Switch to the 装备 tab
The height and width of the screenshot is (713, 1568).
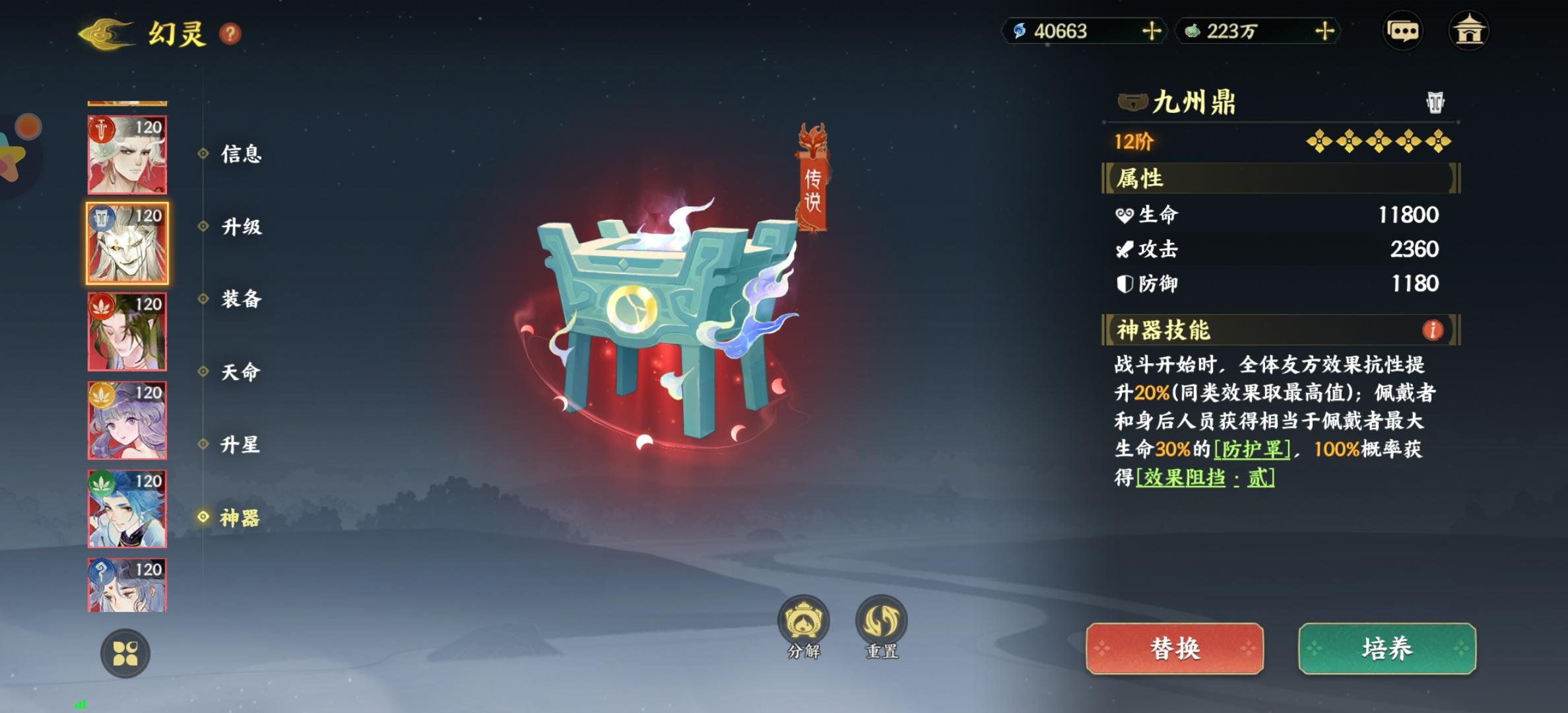click(x=241, y=299)
